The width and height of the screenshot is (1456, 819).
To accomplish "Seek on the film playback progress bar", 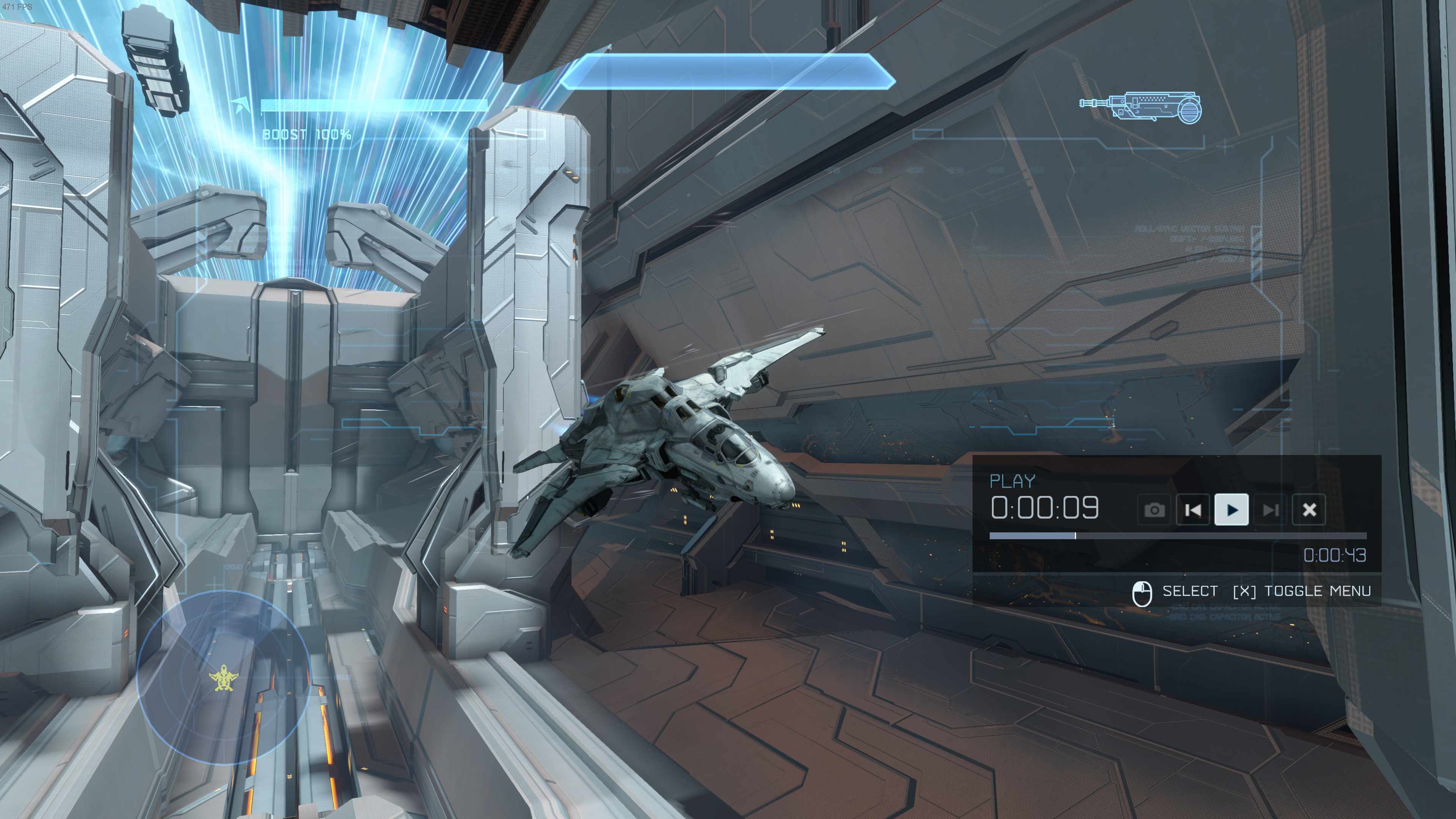I will tap(1177, 535).
